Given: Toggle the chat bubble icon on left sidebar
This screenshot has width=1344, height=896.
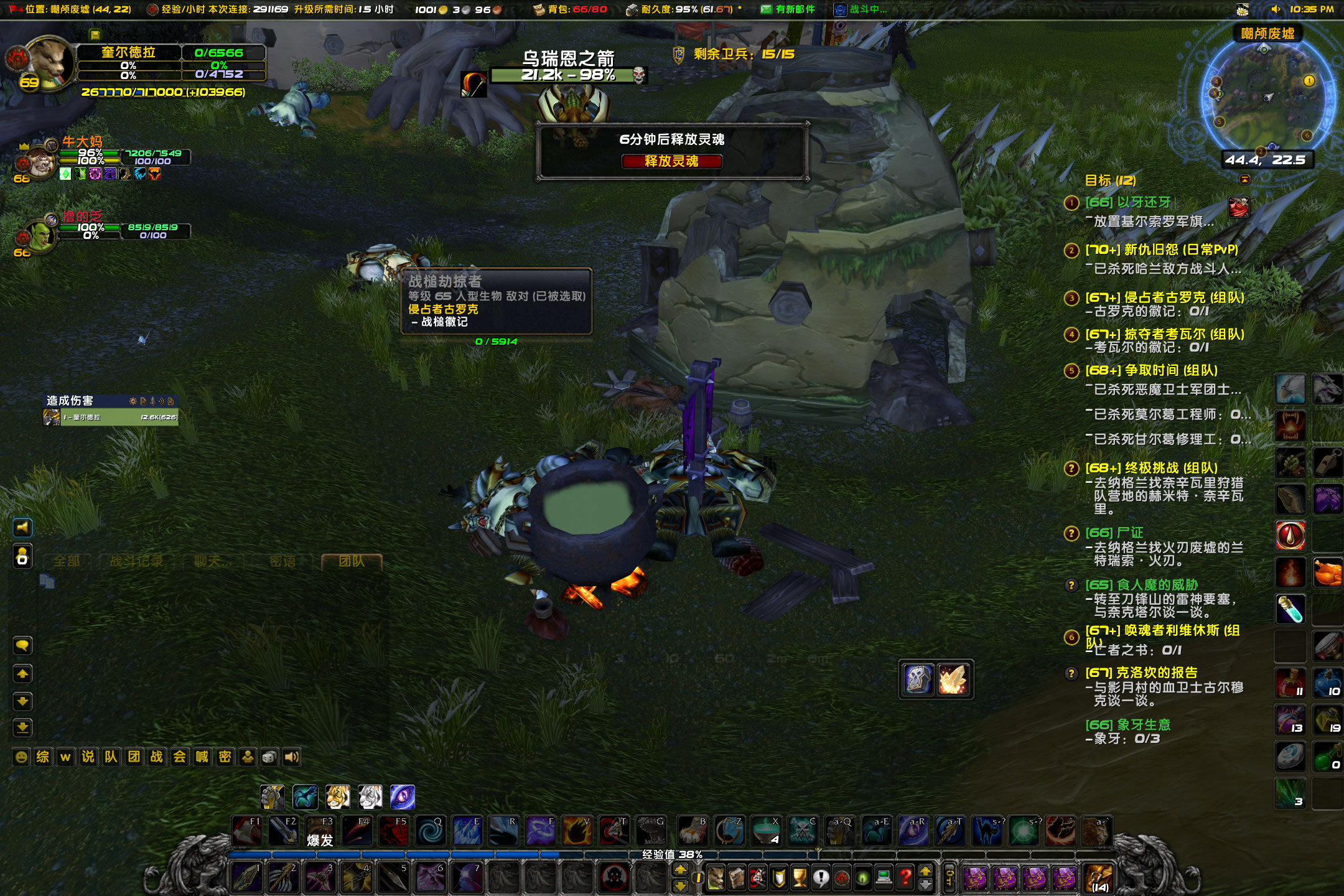Looking at the screenshot, I should (22, 645).
